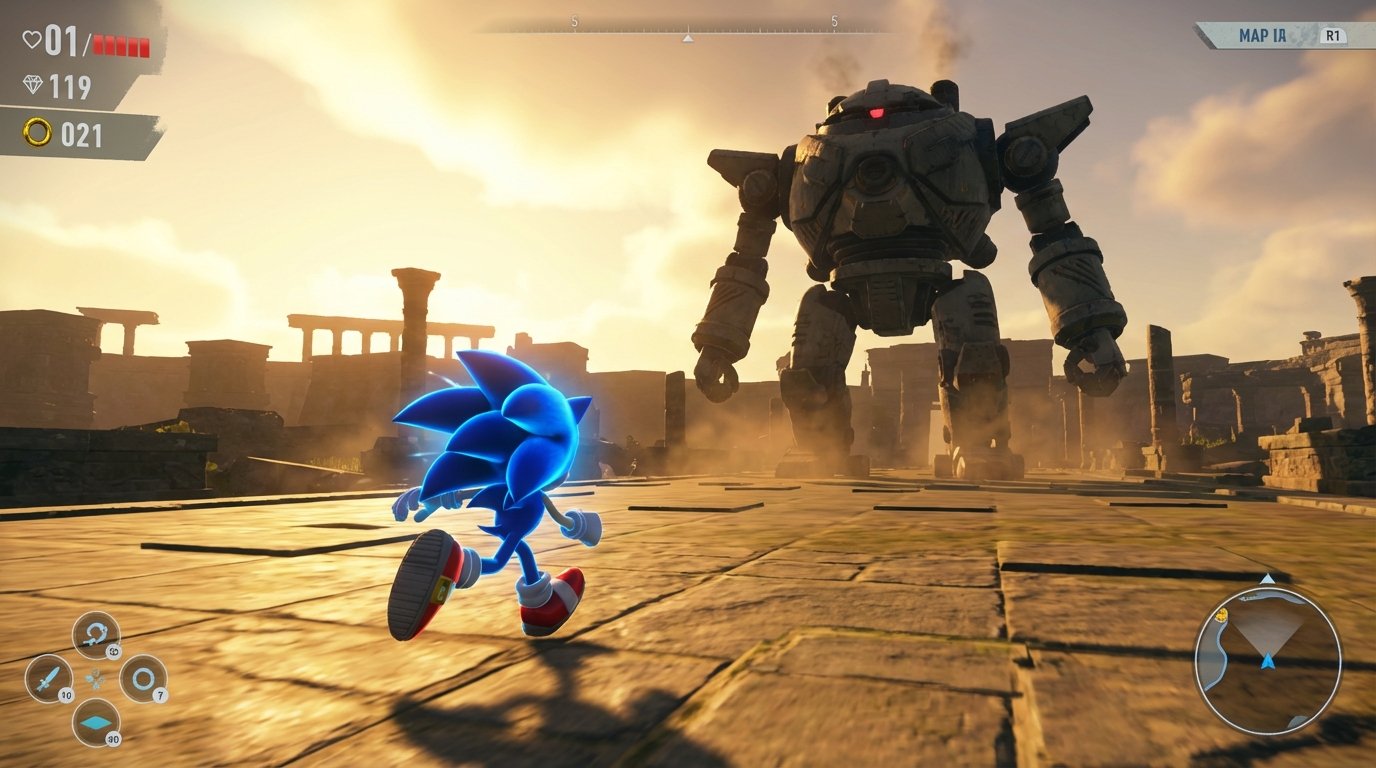Click the 30 counter badge on the diamond skill
The width and height of the screenshot is (1376, 768).
(114, 738)
